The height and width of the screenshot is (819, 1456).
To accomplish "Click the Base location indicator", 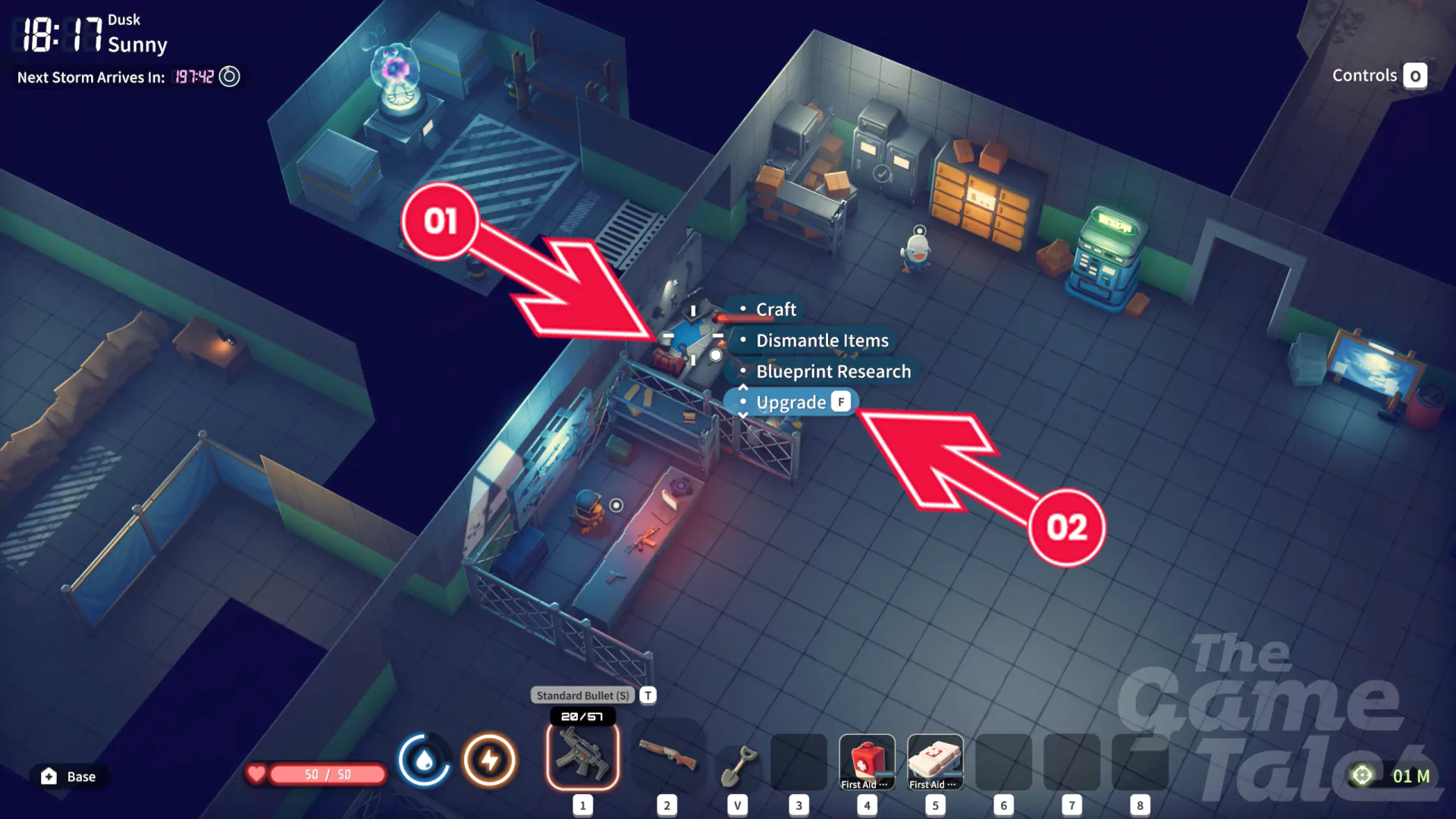I will (x=69, y=777).
